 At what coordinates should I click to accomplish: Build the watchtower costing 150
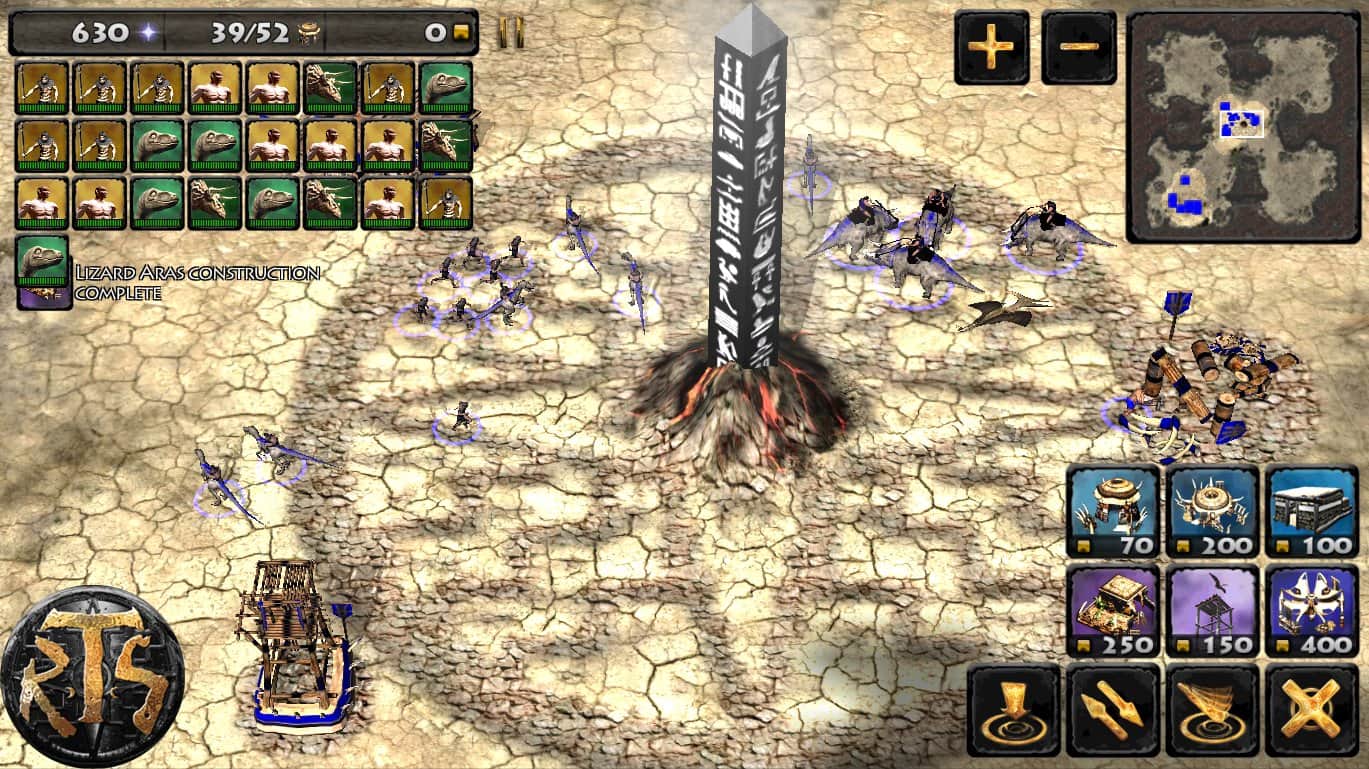tap(1212, 610)
